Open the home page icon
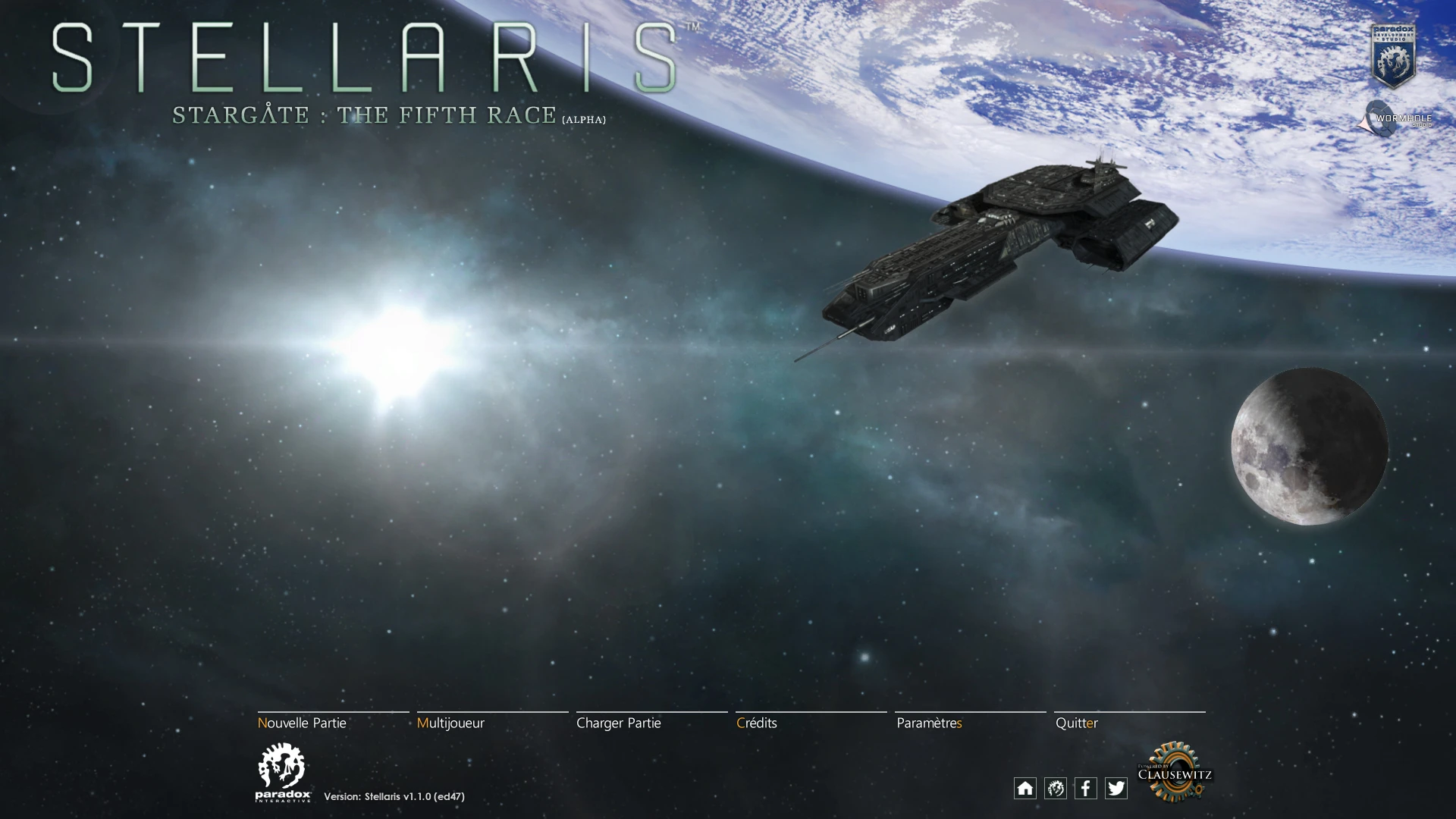This screenshot has height=819, width=1456. pyautogui.click(x=1025, y=788)
